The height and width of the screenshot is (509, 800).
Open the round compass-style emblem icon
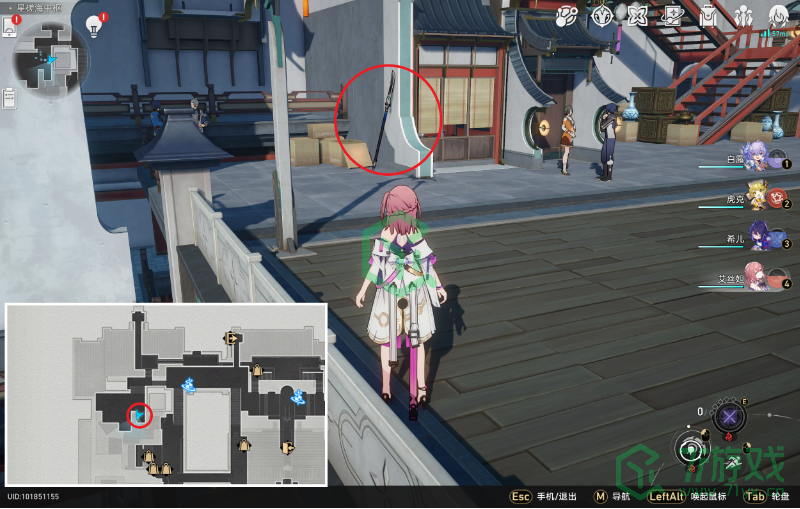point(602,16)
